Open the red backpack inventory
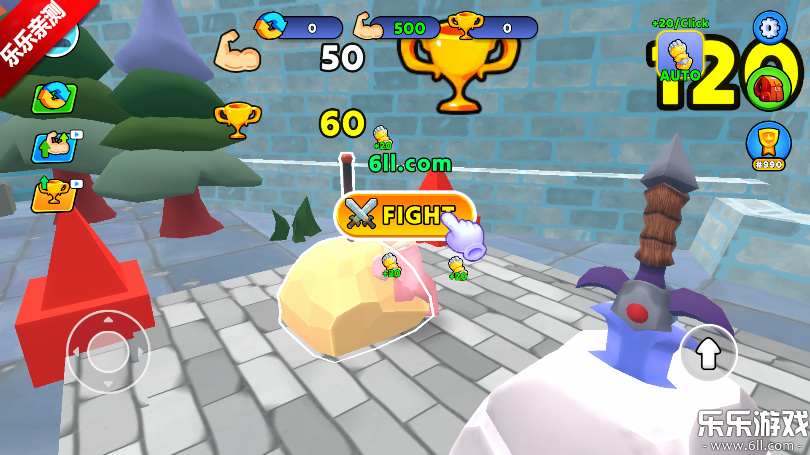The width and height of the screenshot is (810, 455). coord(770,88)
